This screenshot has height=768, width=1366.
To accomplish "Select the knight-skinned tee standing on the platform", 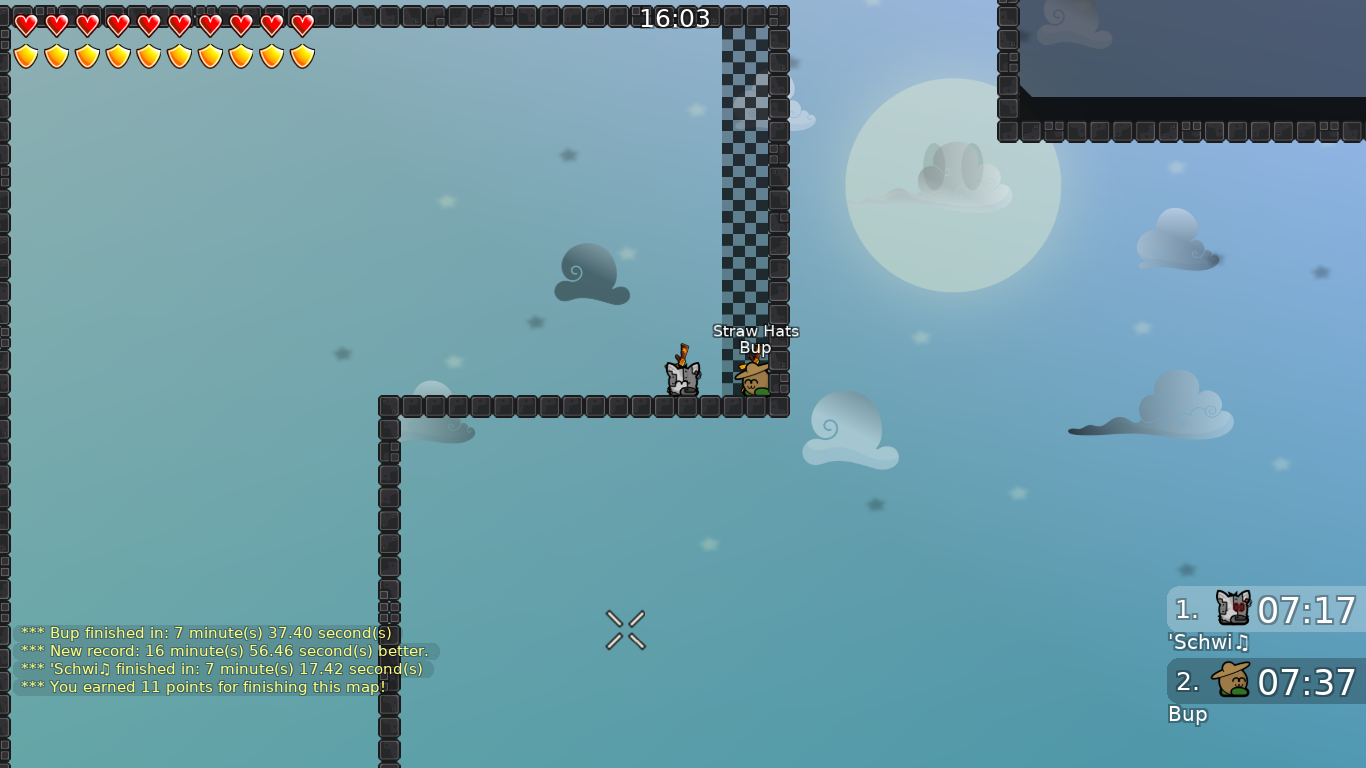I will 684,377.
